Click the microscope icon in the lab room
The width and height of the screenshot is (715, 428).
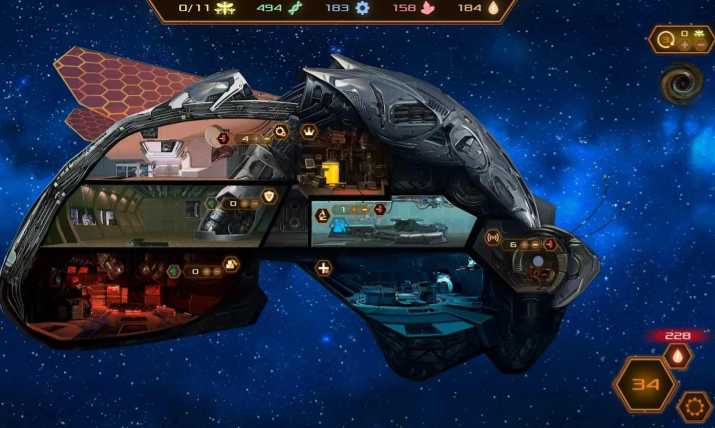(323, 213)
